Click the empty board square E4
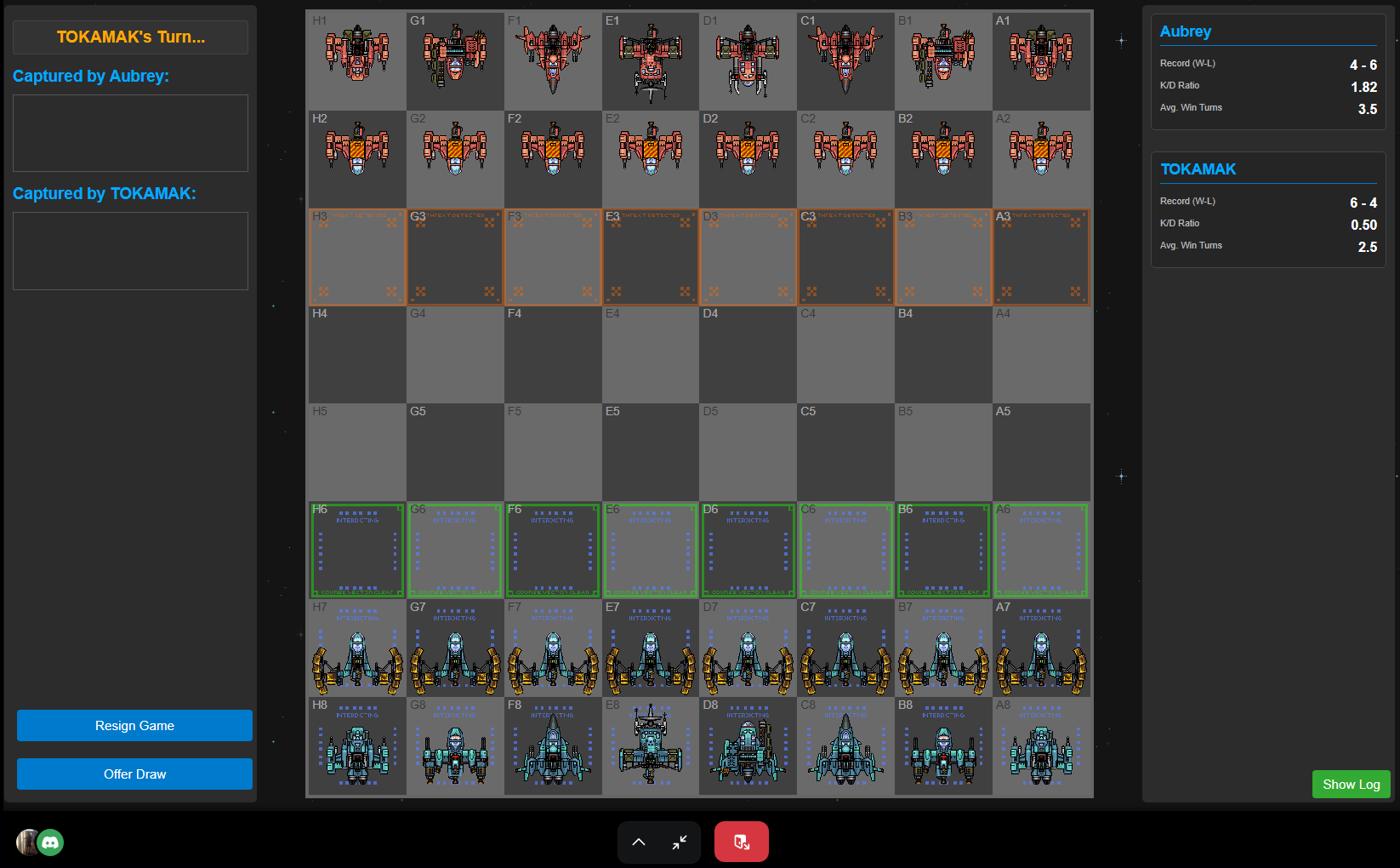Screen dimensions: 1400x868 click(x=650, y=355)
